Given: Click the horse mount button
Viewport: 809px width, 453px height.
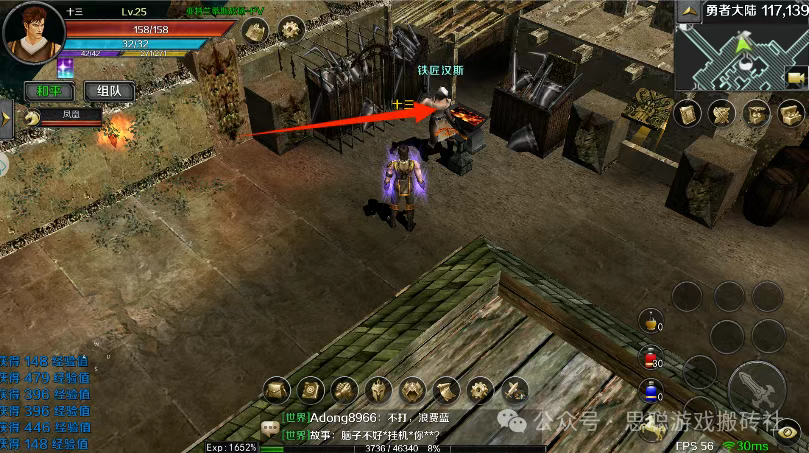Looking at the screenshot, I should pyautogui.click(x=652, y=428).
